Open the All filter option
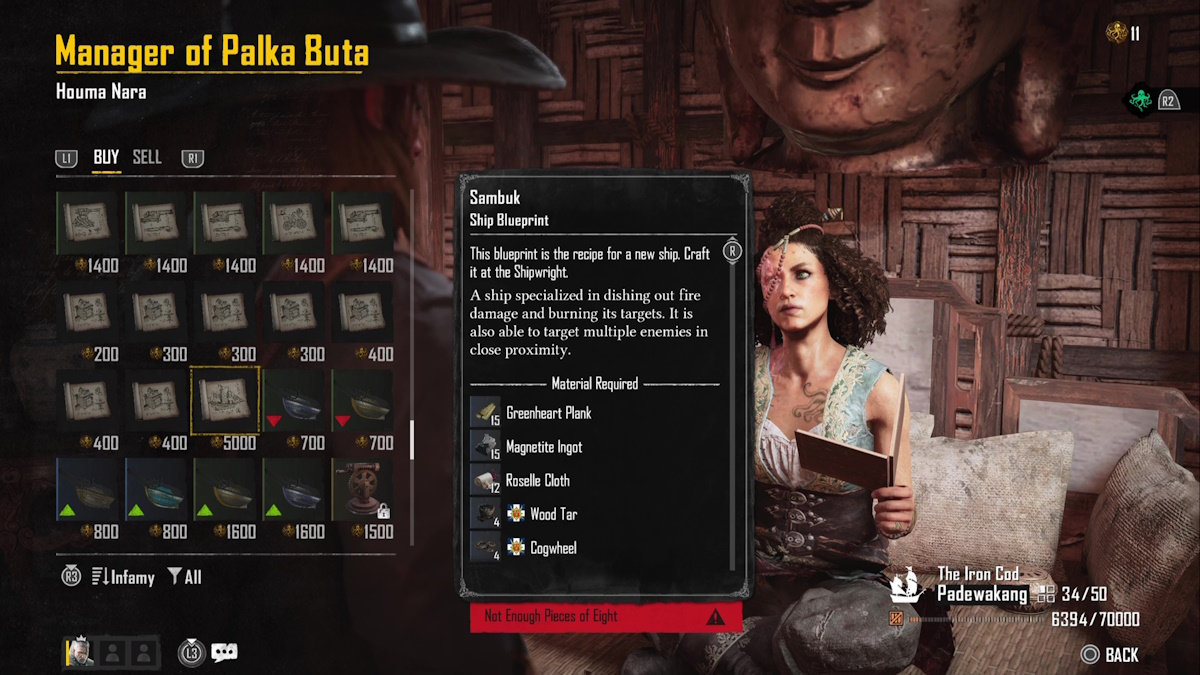The image size is (1200, 675). pyautogui.click(x=185, y=577)
